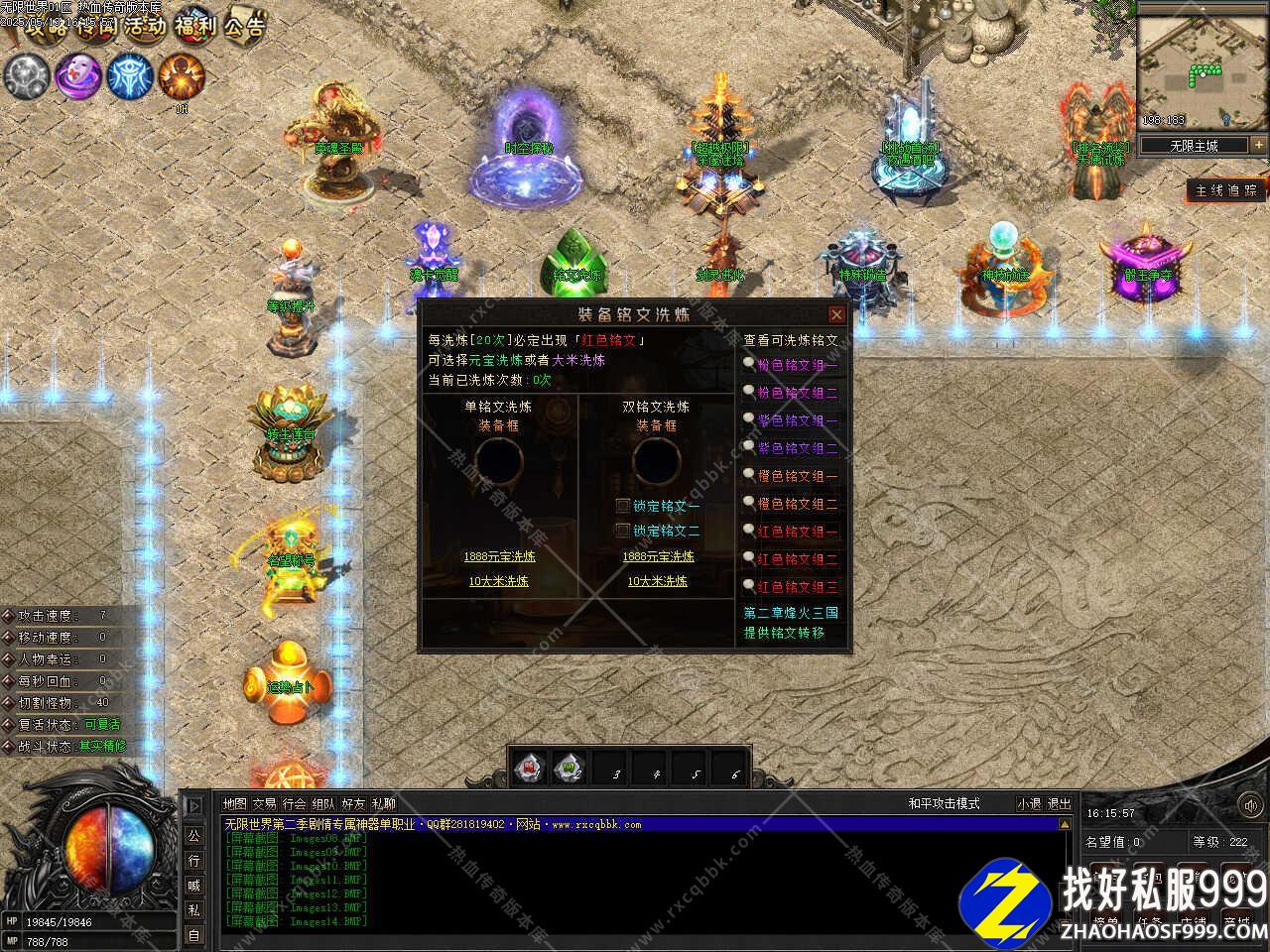The image size is (1270, 952).
Task: Activate the purple mask skill icon
Action: coord(78,75)
